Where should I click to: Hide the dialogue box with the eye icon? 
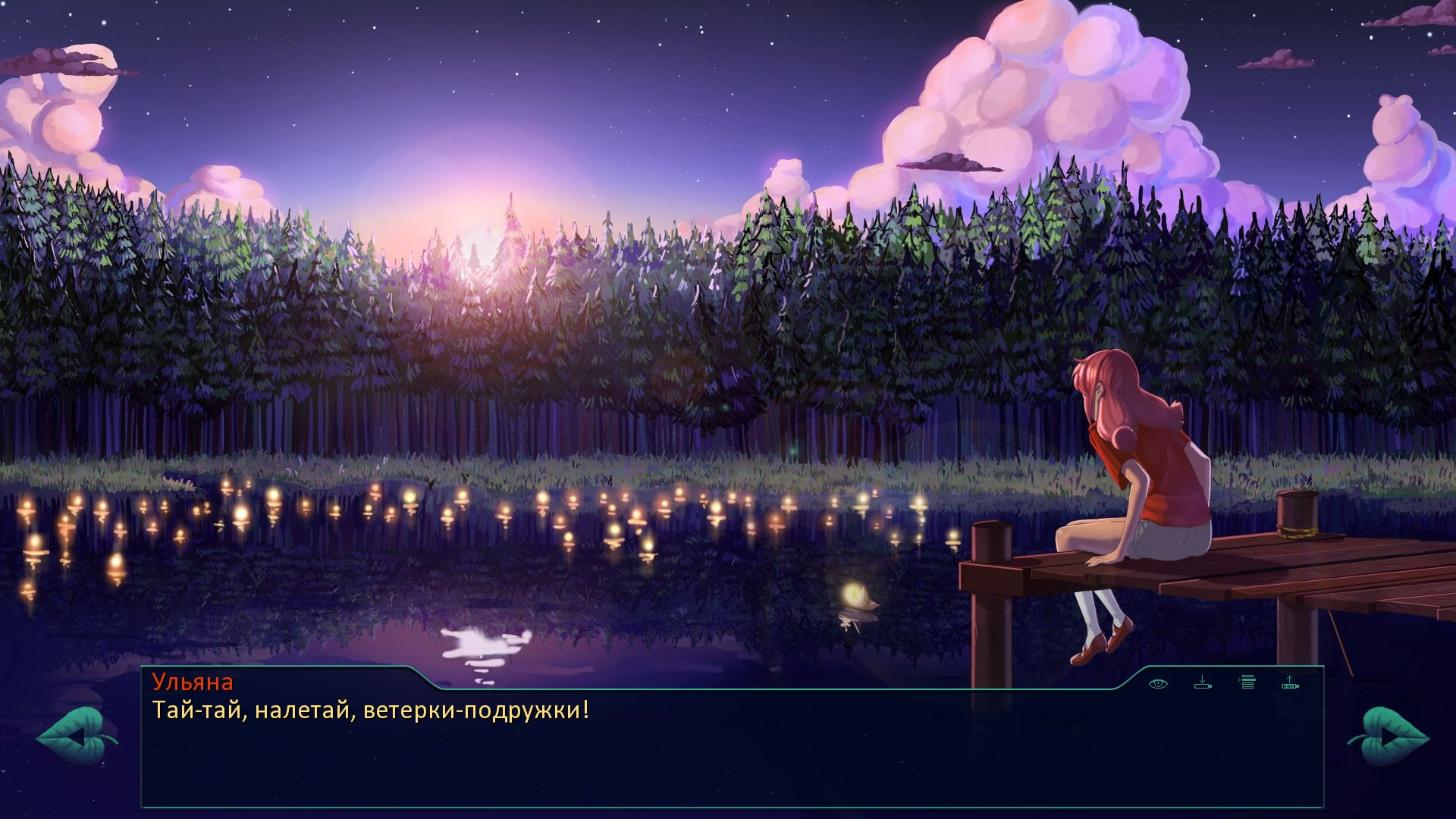1158,683
